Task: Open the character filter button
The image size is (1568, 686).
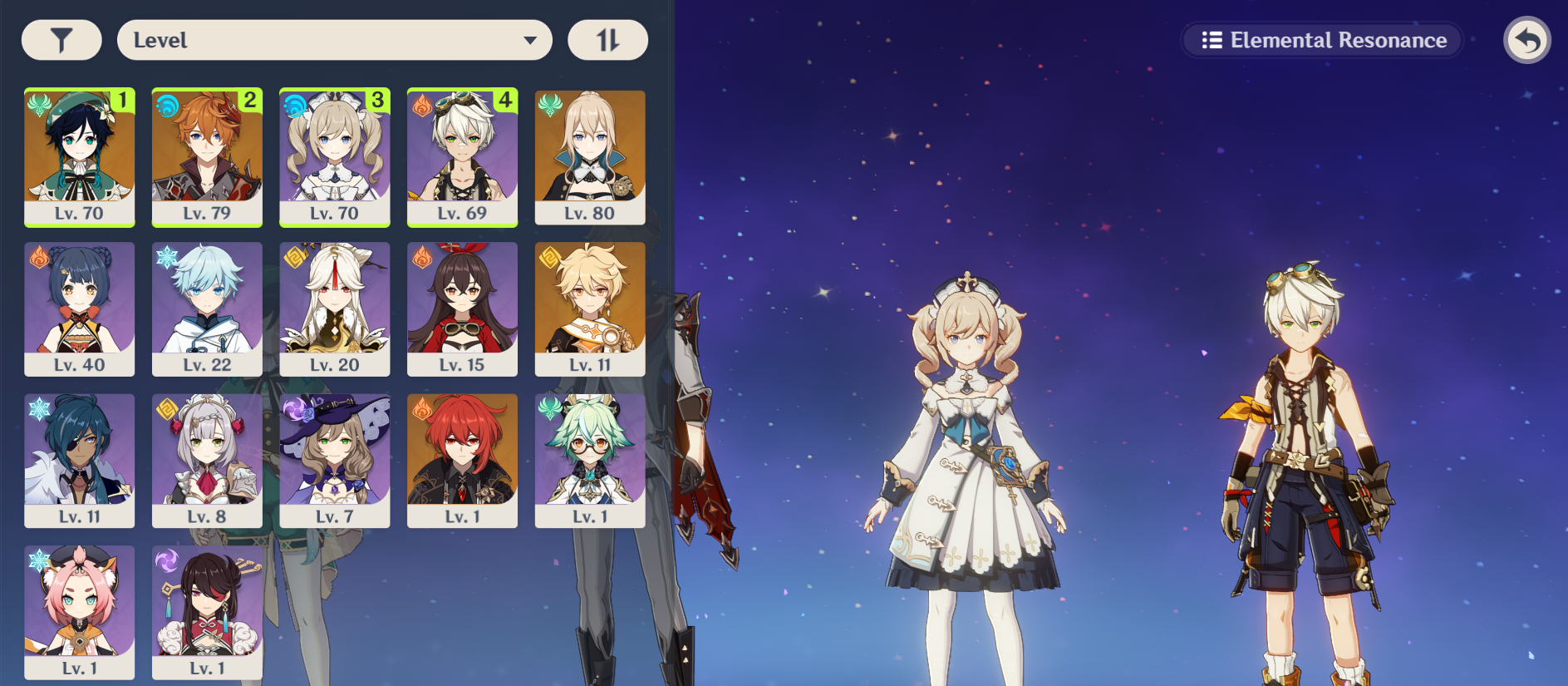Action: [61, 40]
